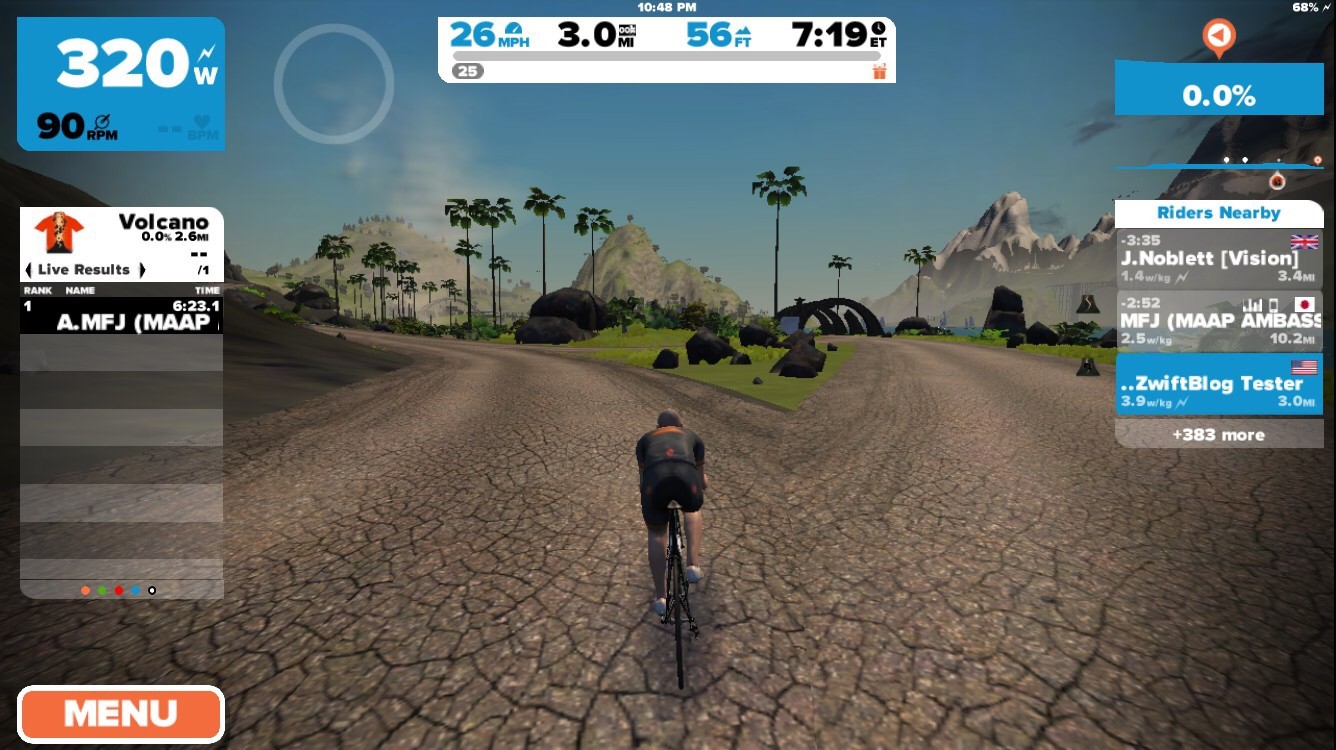1336x750 pixels.
Task: Go to next Live Results page arrow
Action: tap(142, 270)
